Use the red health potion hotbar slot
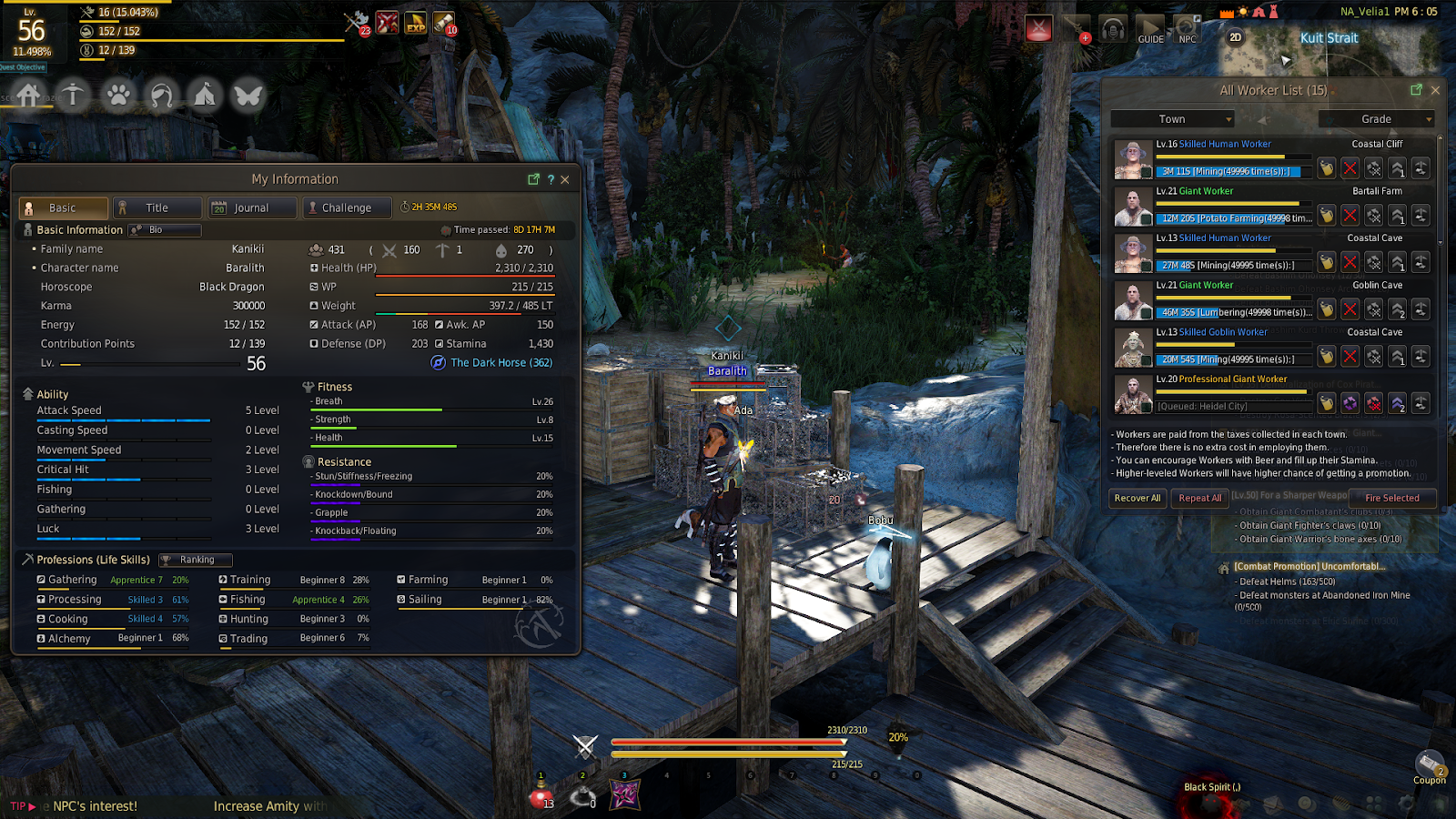Image resolution: width=1456 pixels, height=819 pixels. click(x=541, y=796)
